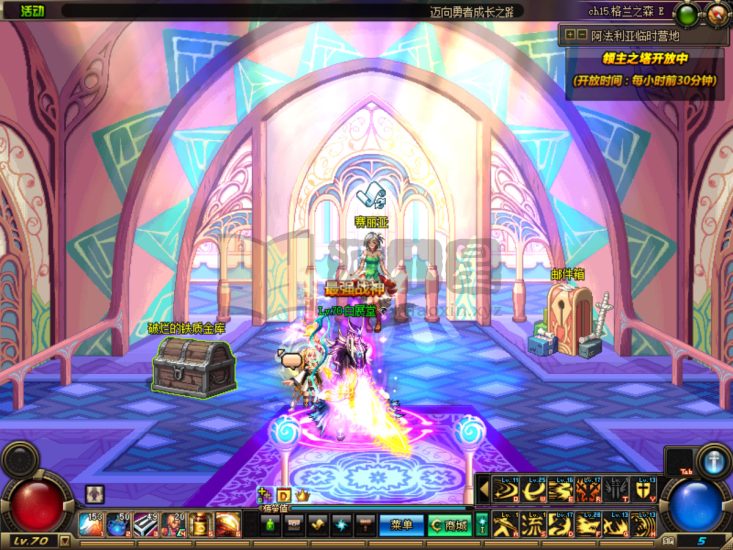Click the skill bar left arrow
This screenshot has height=550, width=733.
485,488
